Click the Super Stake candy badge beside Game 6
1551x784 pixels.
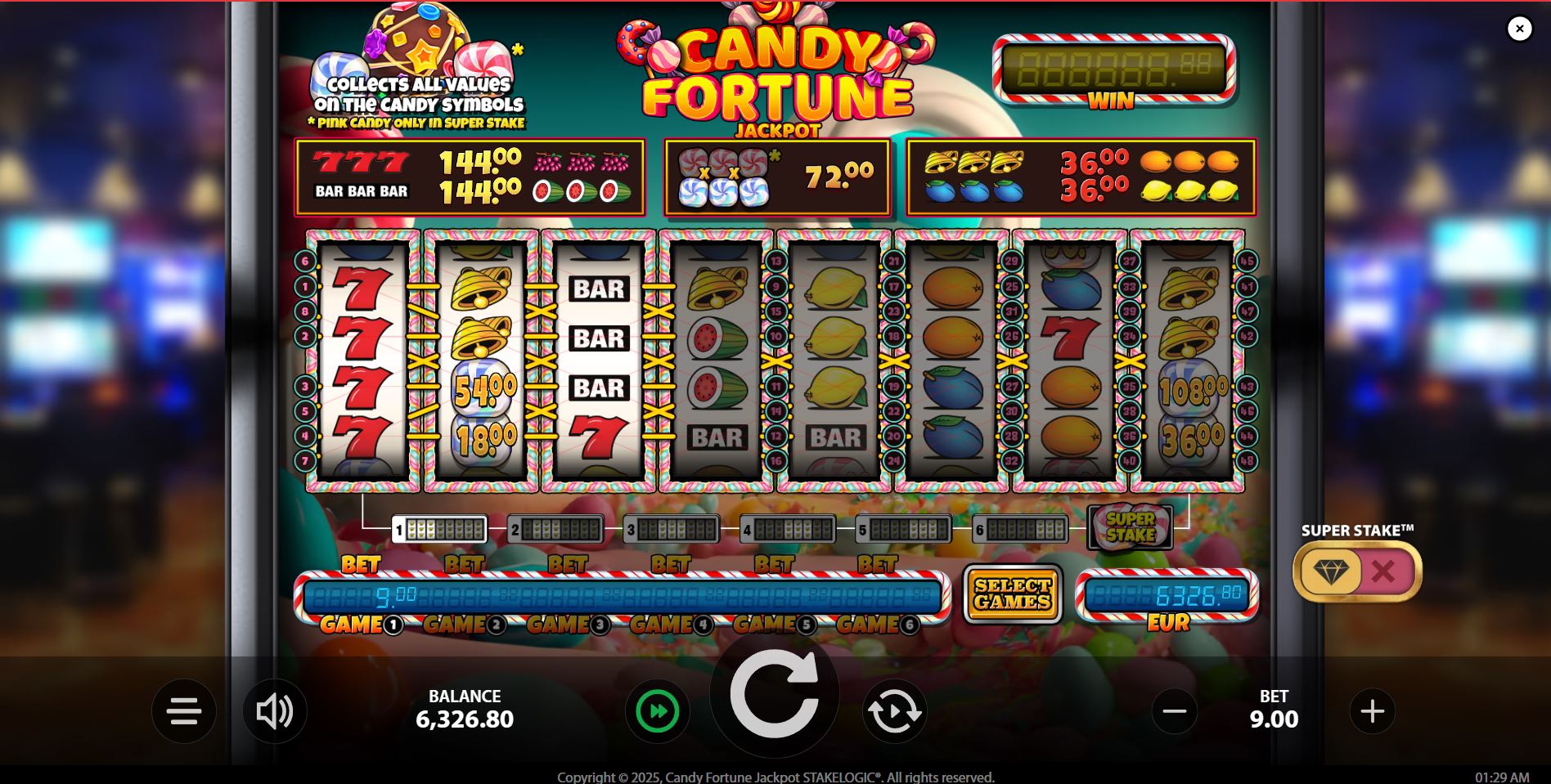pyautogui.click(x=1131, y=527)
